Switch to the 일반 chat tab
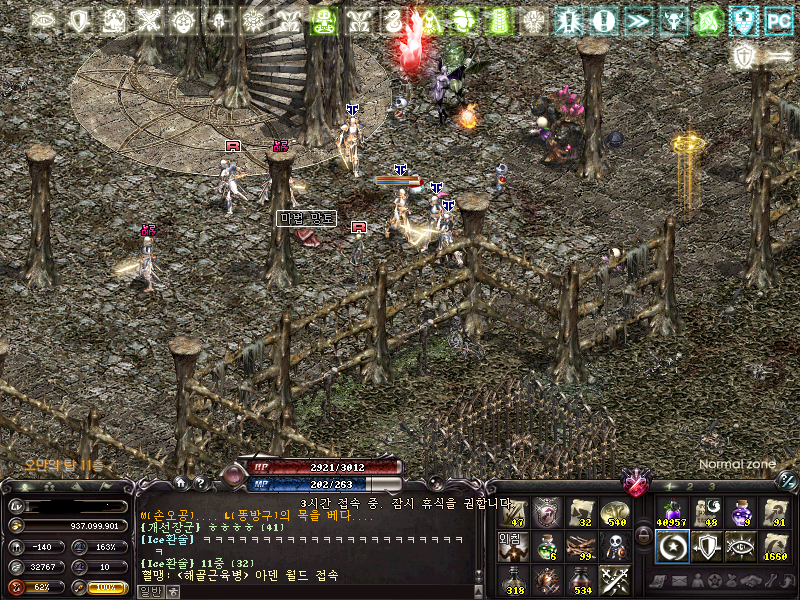The width and height of the screenshot is (800, 600). (149, 591)
